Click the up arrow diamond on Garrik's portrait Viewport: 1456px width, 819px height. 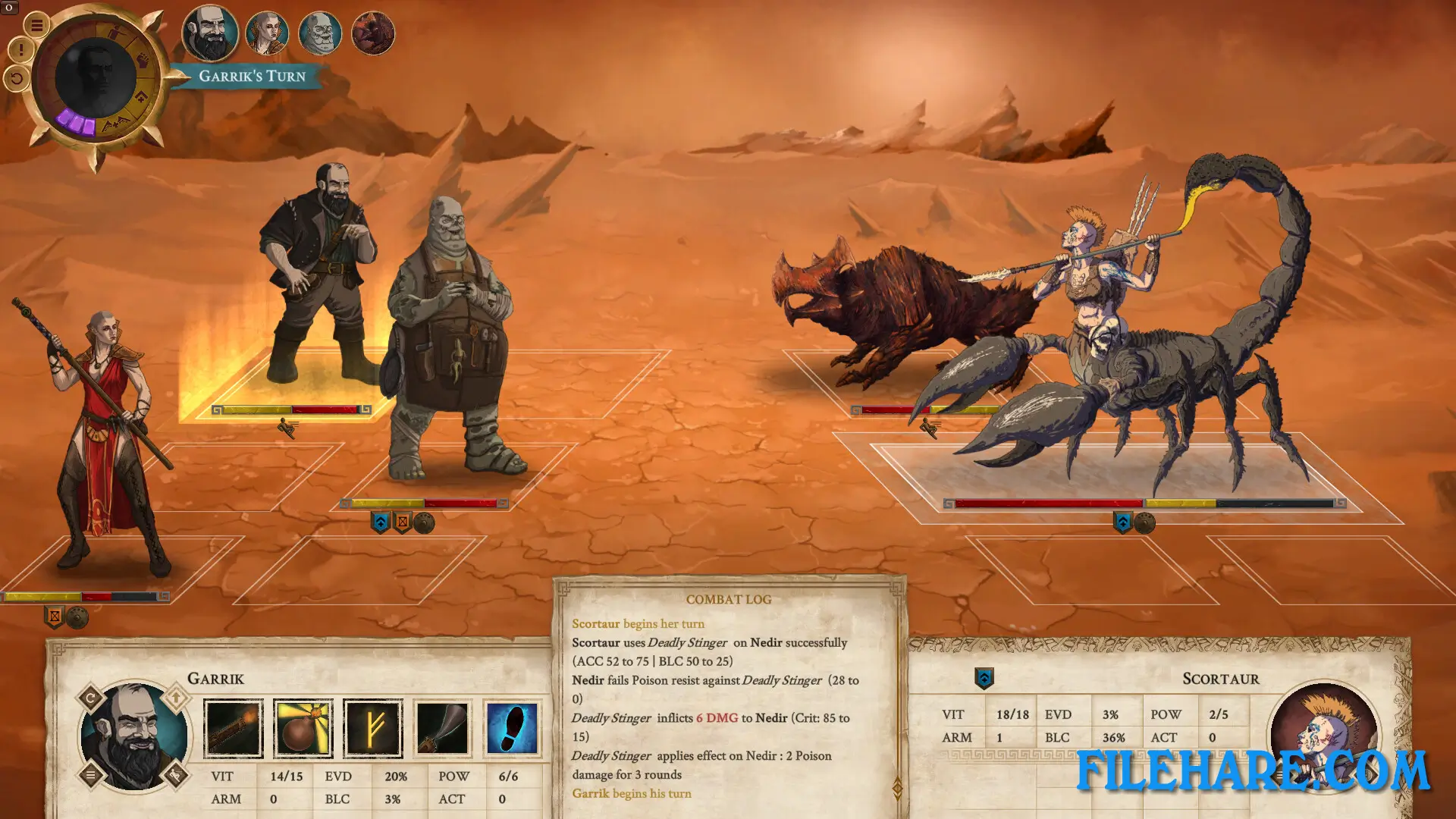click(176, 698)
